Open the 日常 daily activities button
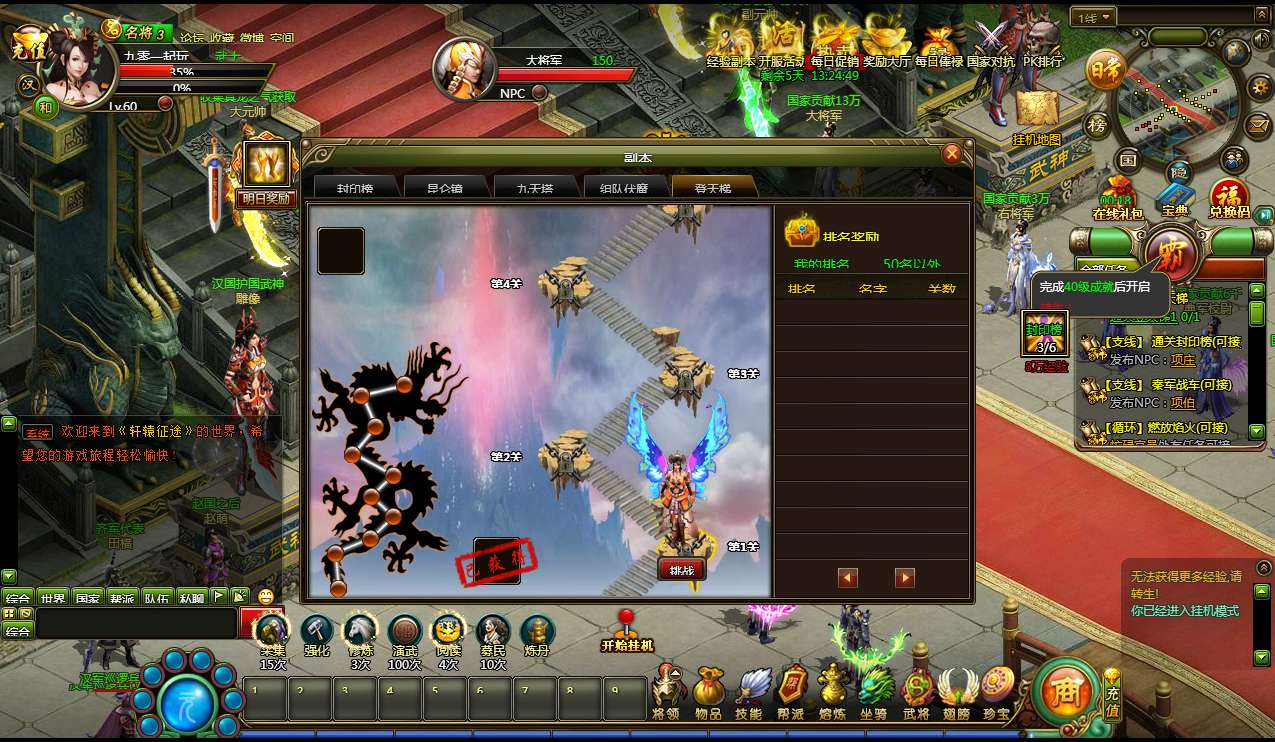1275x742 pixels. 1104,72
